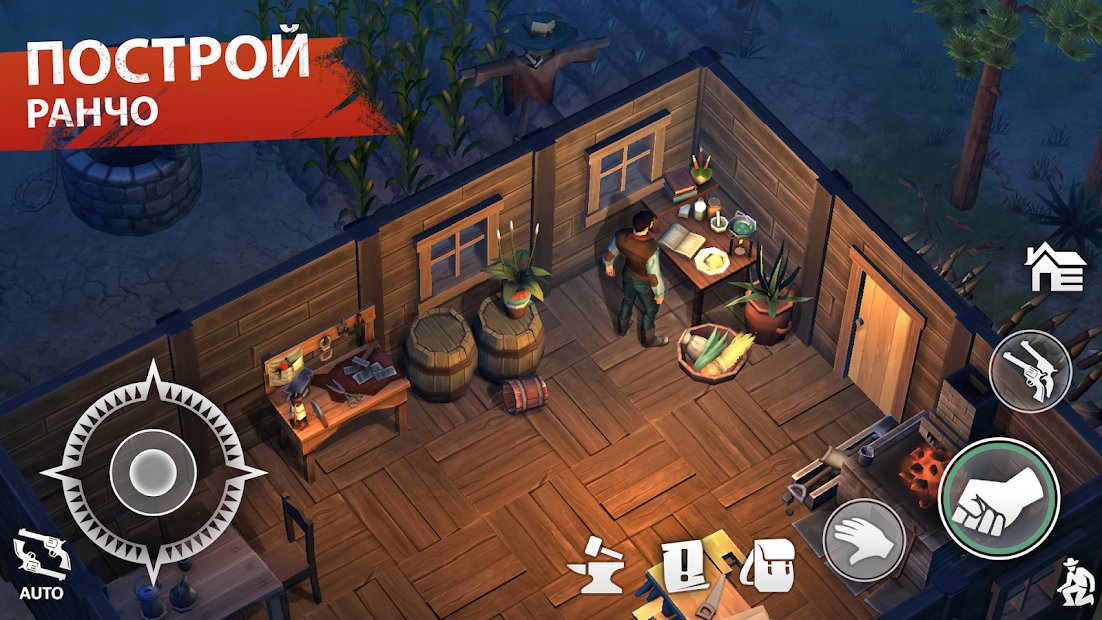Open the house build mode icon
Image resolution: width=1102 pixels, height=620 pixels.
1055,268
